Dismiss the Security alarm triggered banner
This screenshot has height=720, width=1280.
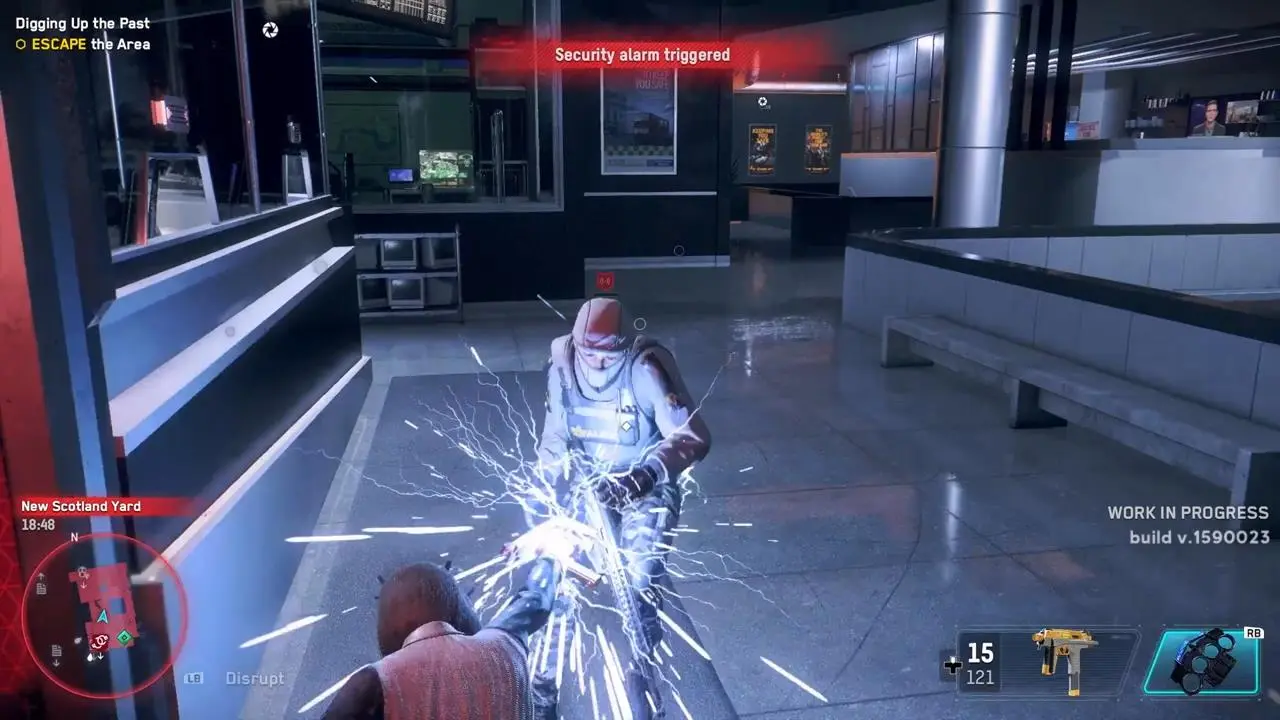click(x=645, y=55)
